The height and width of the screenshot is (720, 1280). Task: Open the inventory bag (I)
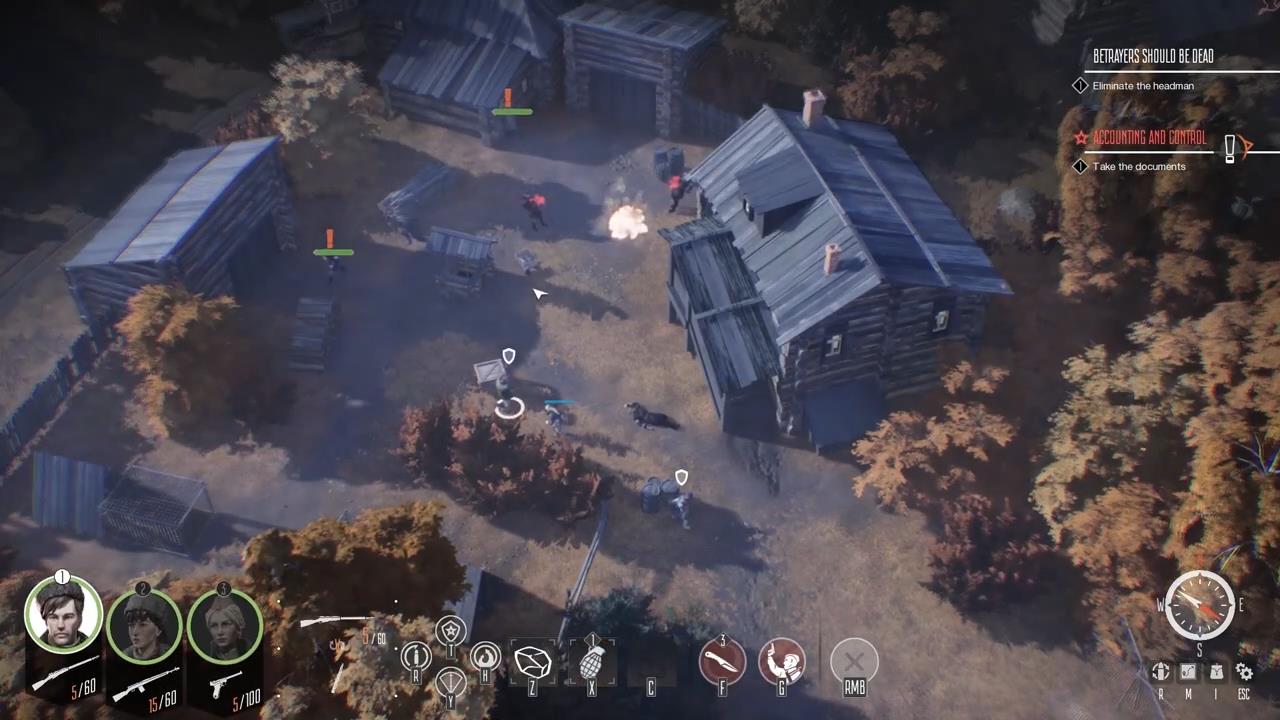tap(1216, 671)
